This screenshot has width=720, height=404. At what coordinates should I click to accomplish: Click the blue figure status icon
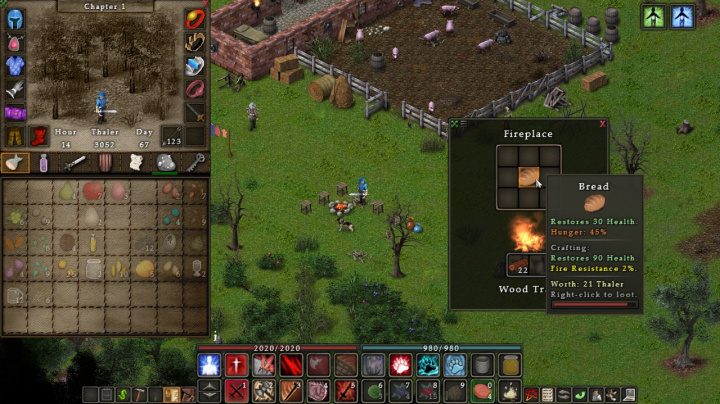tap(683, 17)
